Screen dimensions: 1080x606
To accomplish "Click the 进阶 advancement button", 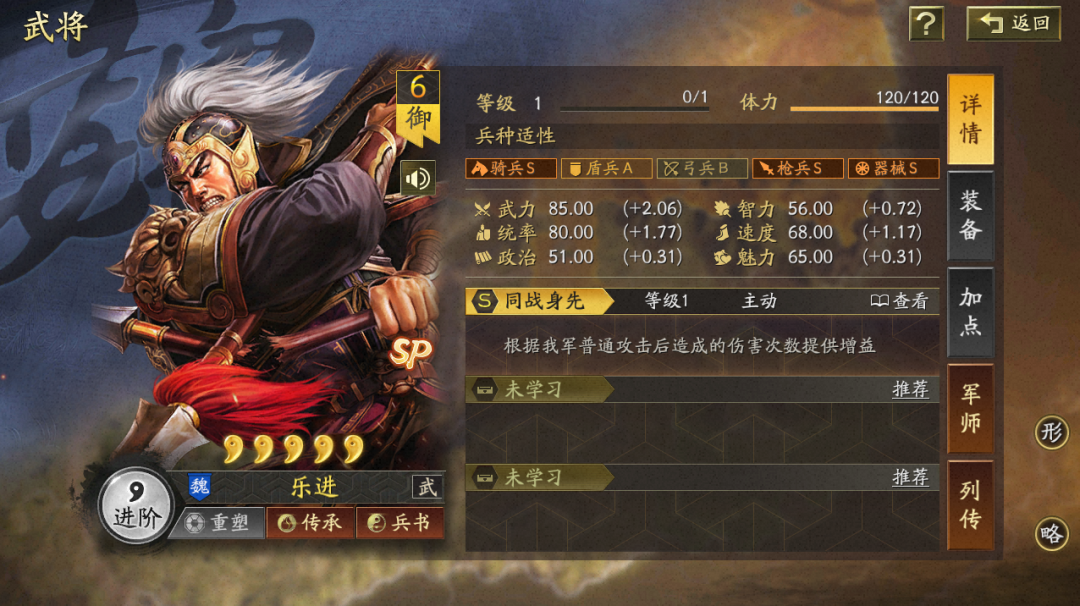I will click(136, 505).
